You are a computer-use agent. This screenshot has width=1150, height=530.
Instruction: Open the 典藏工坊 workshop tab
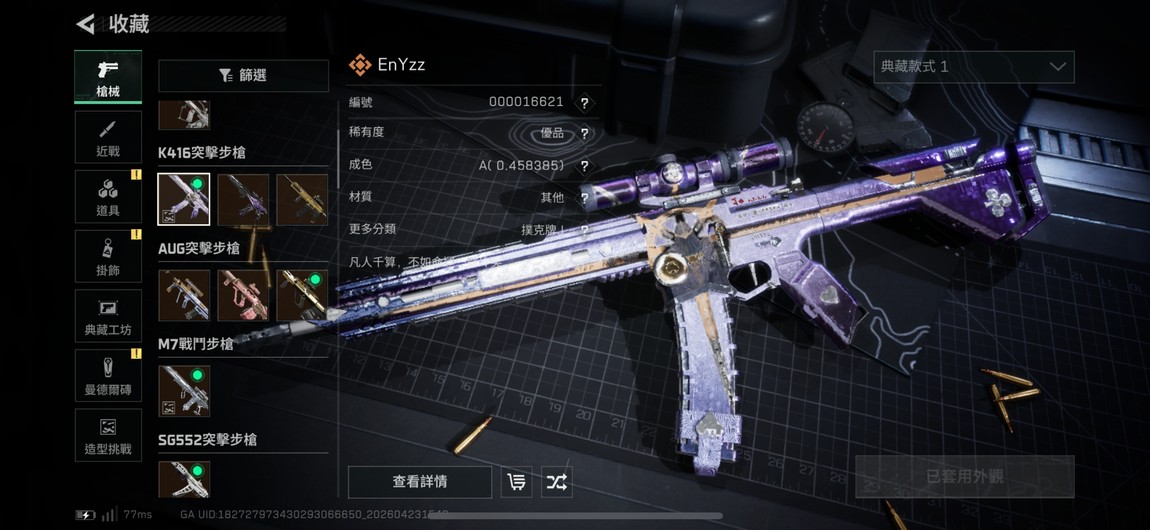pyautogui.click(x=108, y=316)
